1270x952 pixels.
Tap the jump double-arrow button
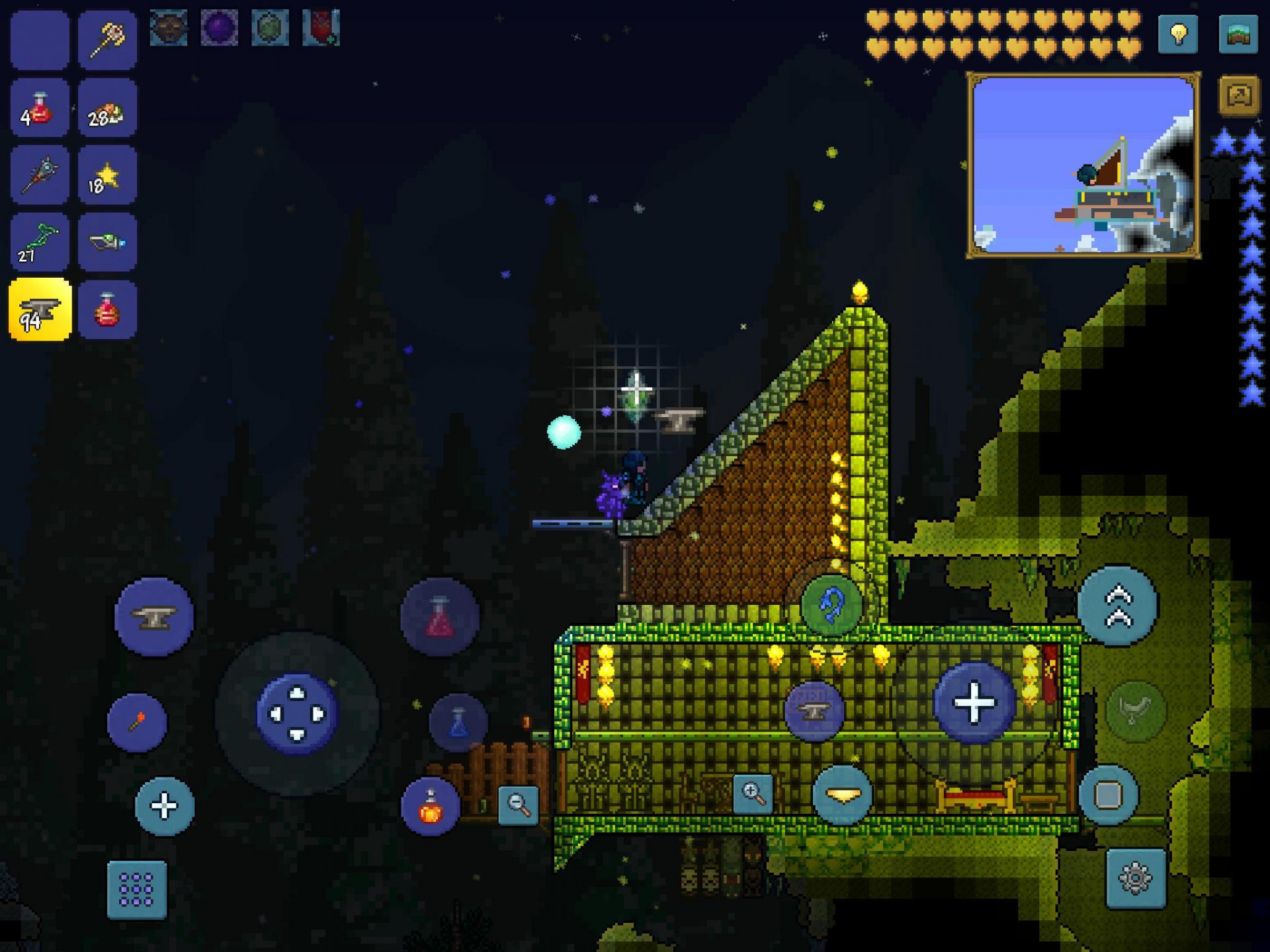pyautogui.click(x=1117, y=605)
